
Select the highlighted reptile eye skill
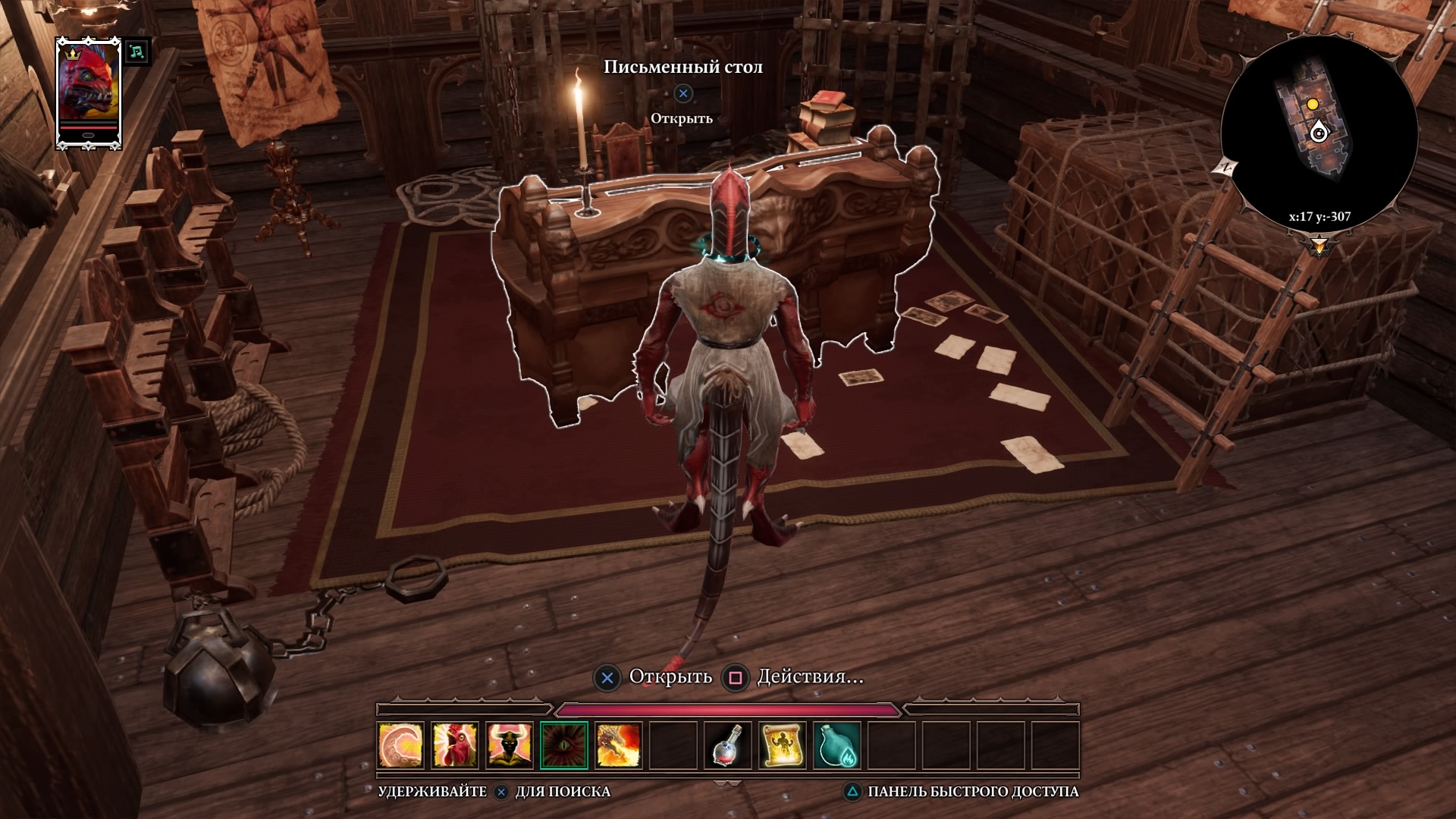(564, 744)
